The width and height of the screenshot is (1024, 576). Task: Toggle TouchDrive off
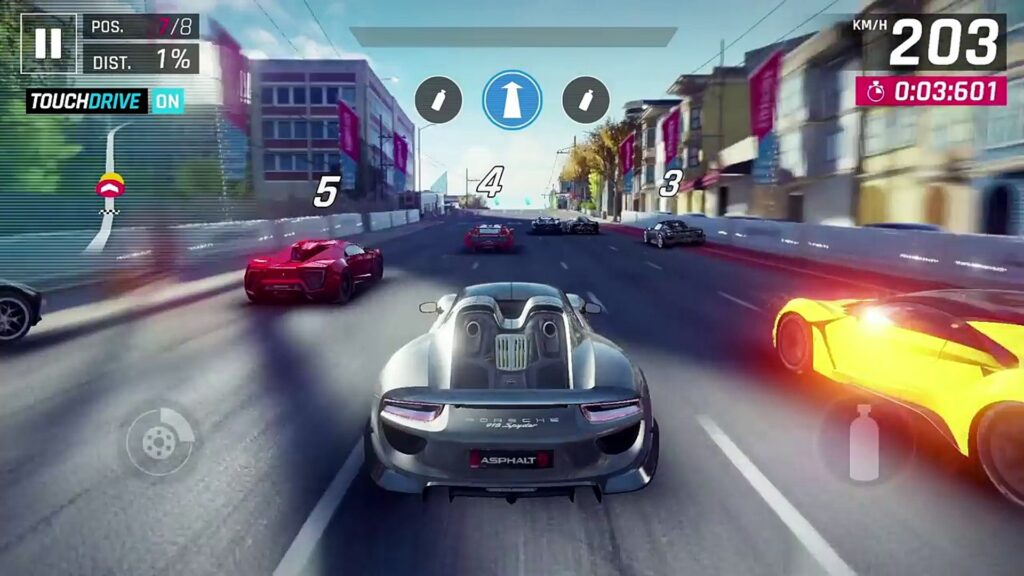(x=168, y=101)
